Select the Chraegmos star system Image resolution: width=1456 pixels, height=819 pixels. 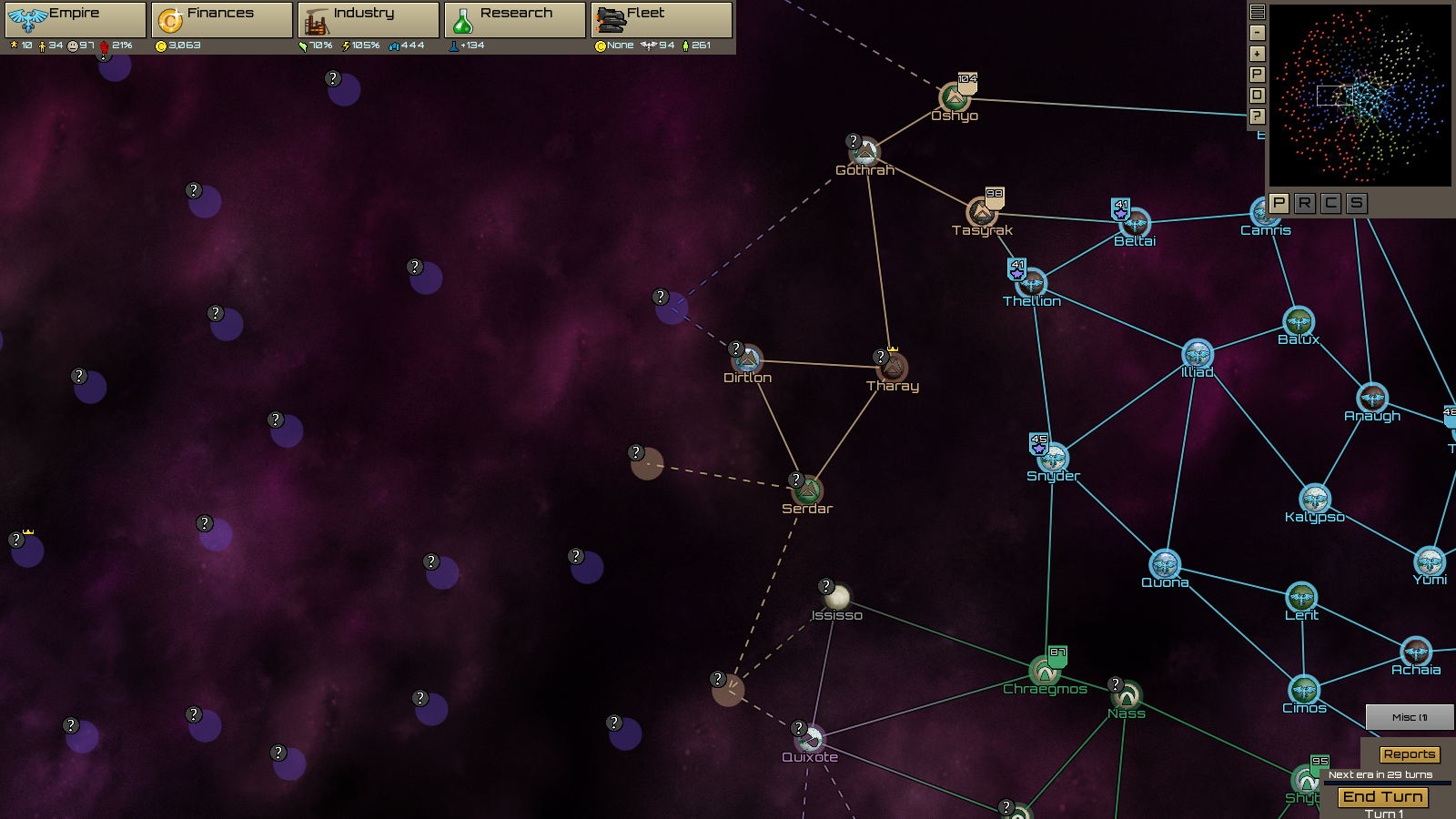click(1045, 672)
